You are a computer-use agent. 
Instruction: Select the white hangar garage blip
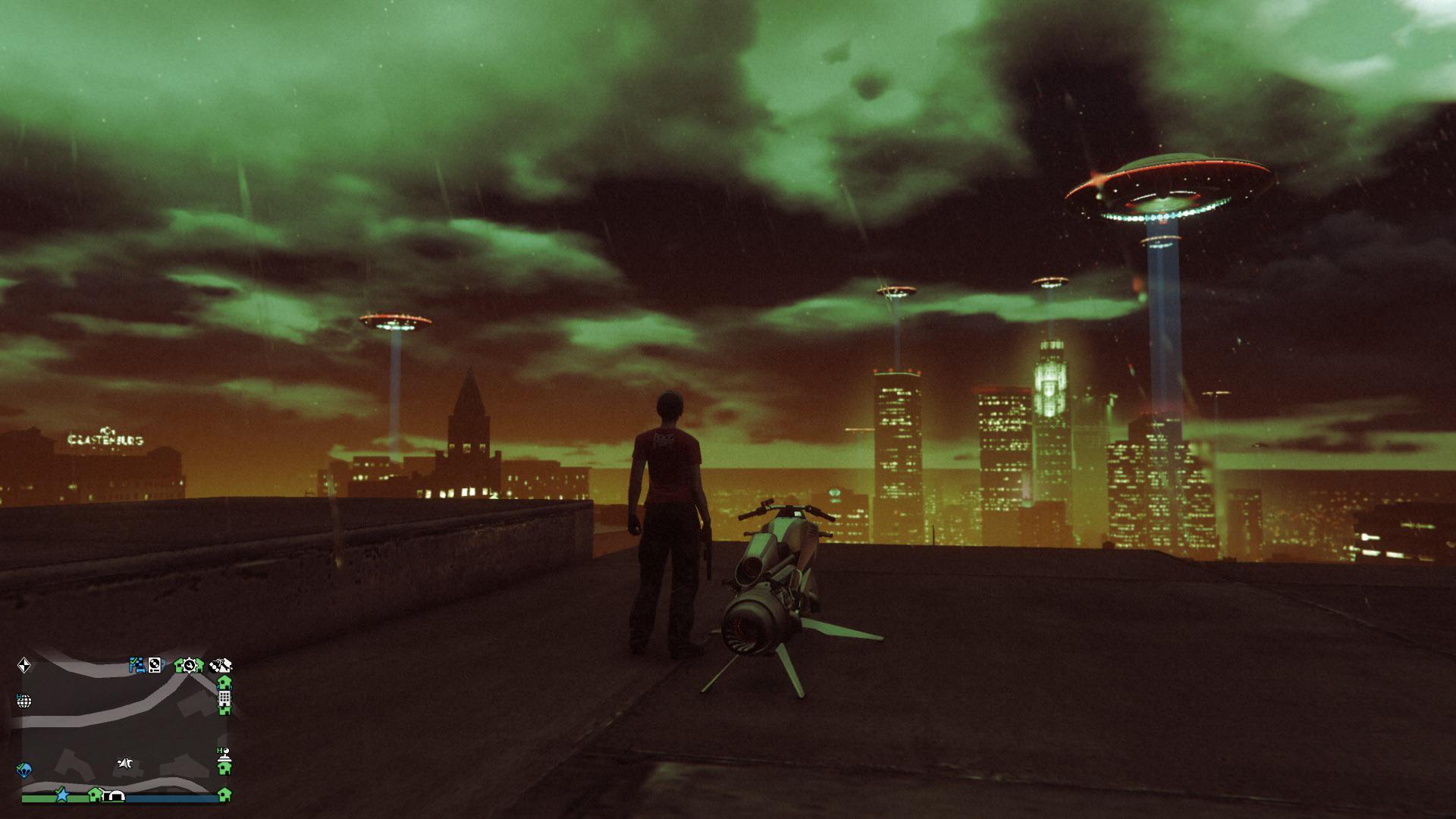click(116, 795)
